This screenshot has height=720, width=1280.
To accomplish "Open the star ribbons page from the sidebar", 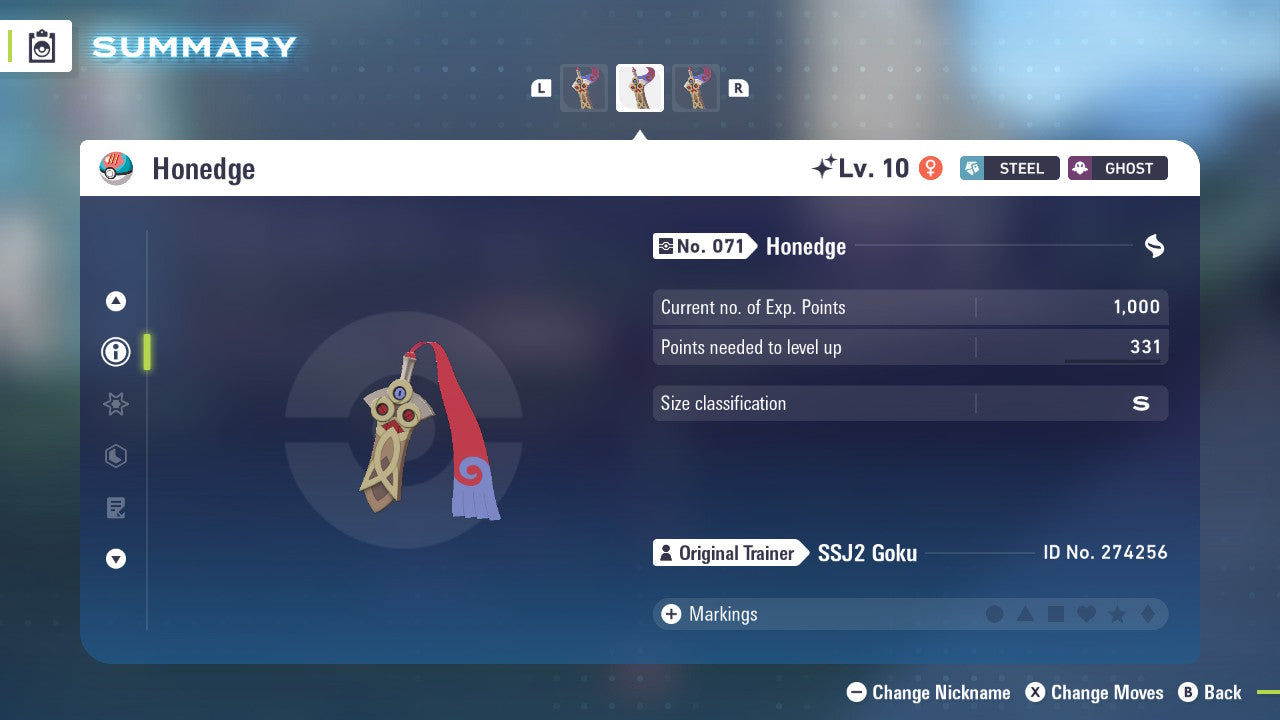I will pyautogui.click(x=115, y=404).
